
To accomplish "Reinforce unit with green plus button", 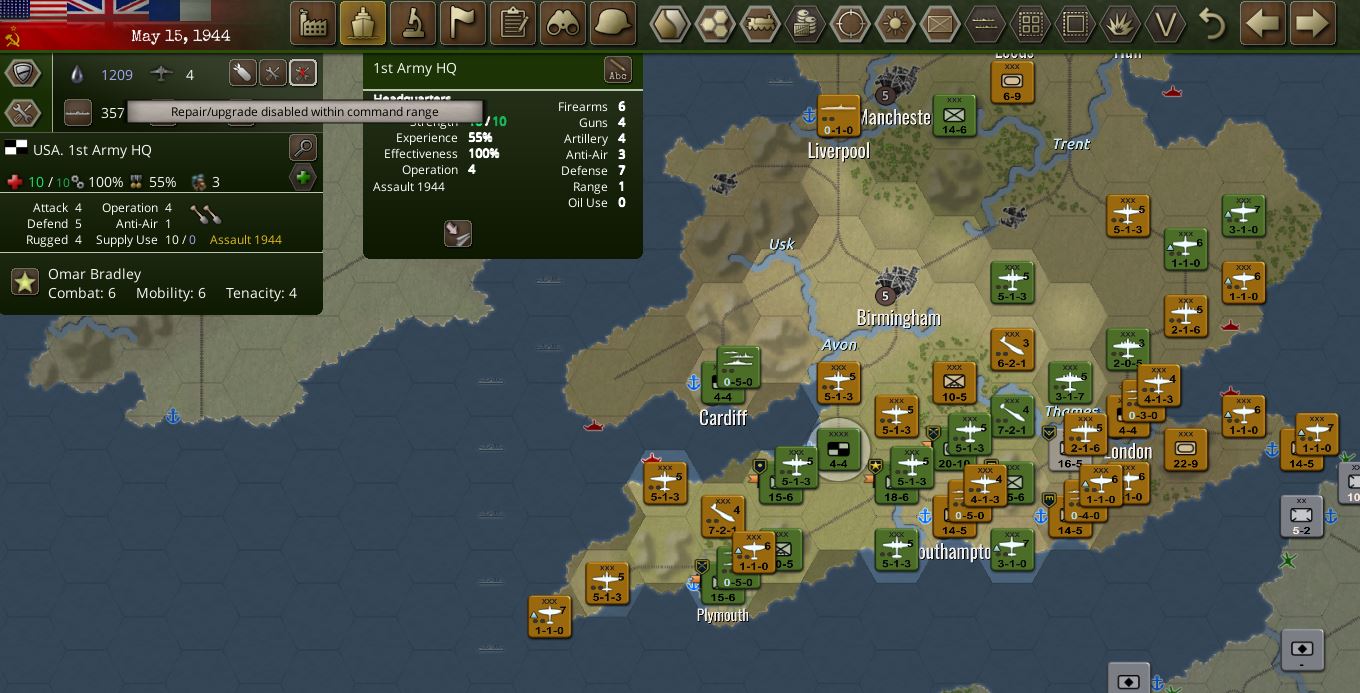I will (x=302, y=178).
